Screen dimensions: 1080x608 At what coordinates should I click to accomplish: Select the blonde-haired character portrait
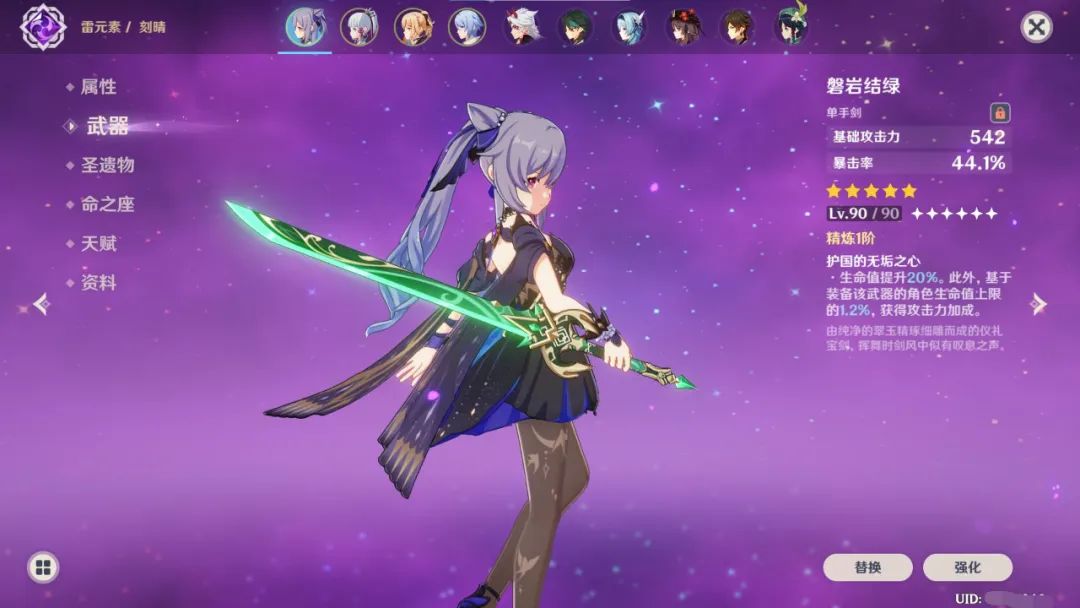pos(413,27)
